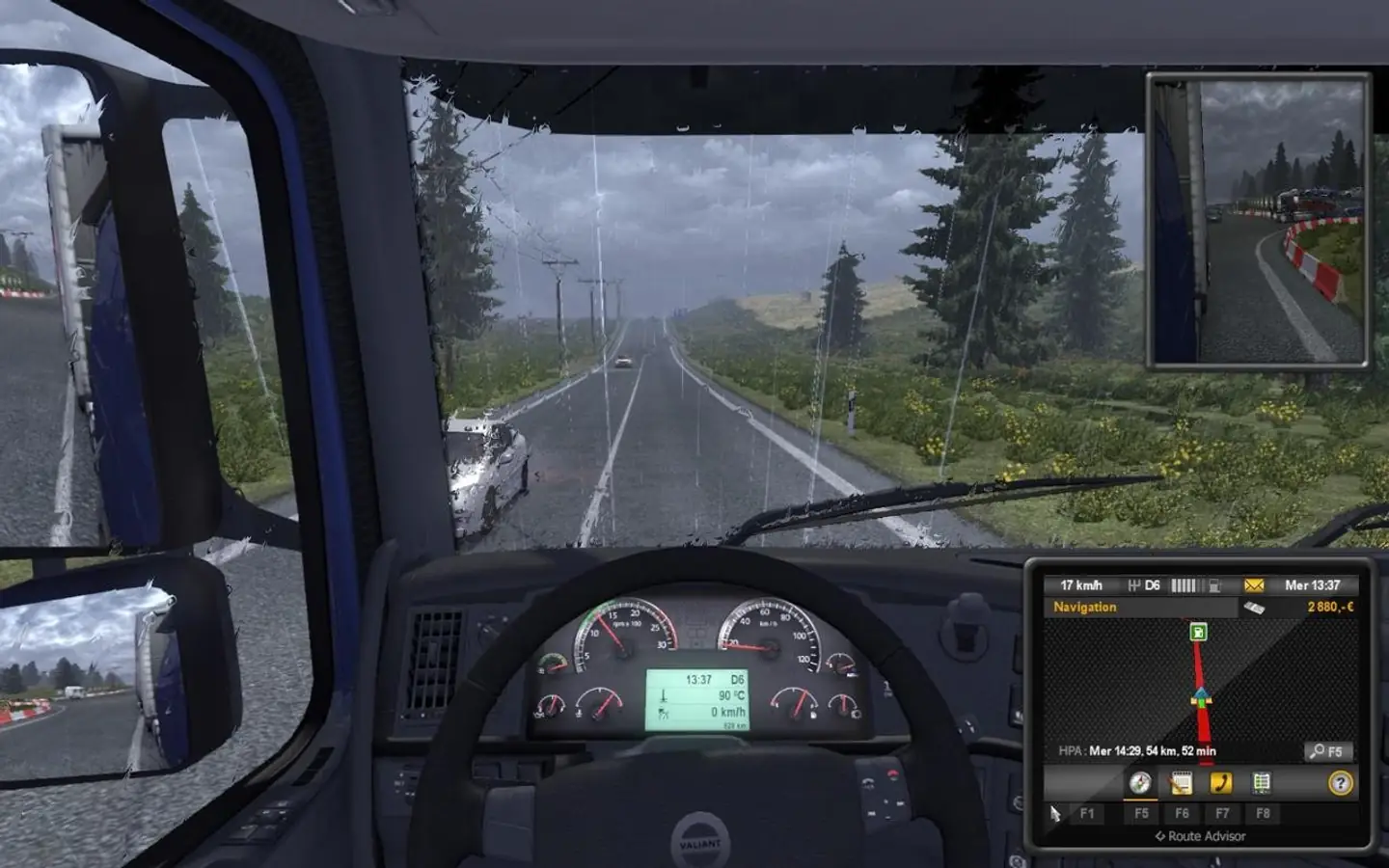Switch to the F8 tab
This screenshot has width=1389, height=868.
tap(1264, 814)
